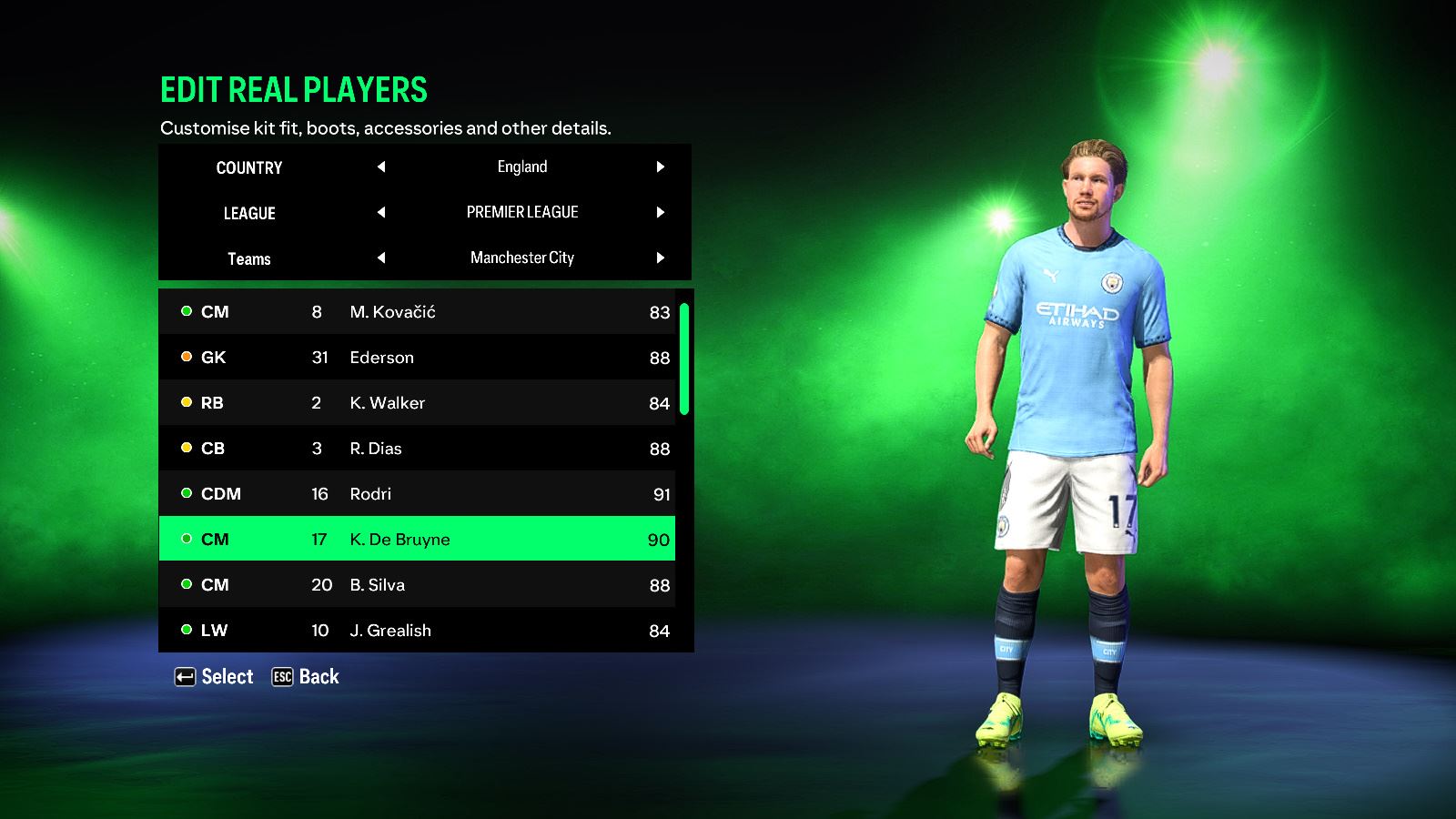
Task: Switch to next team after Manchester City
Action: click(x=661, y=258)
